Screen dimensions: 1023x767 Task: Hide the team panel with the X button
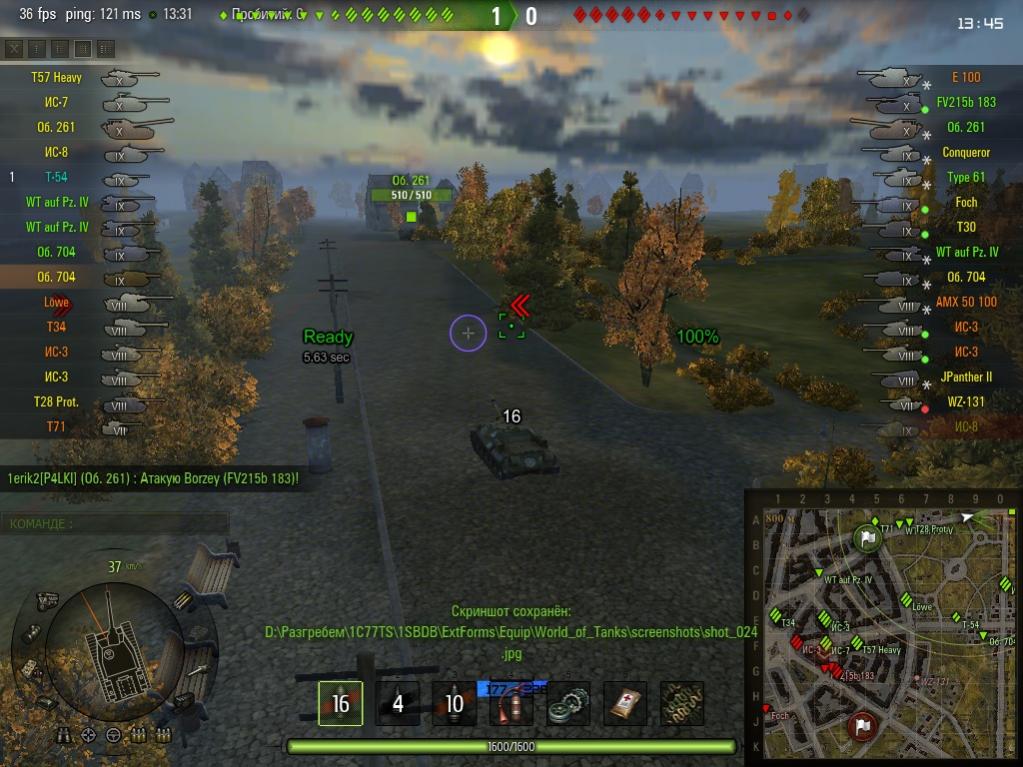click(x=14, y=49)
